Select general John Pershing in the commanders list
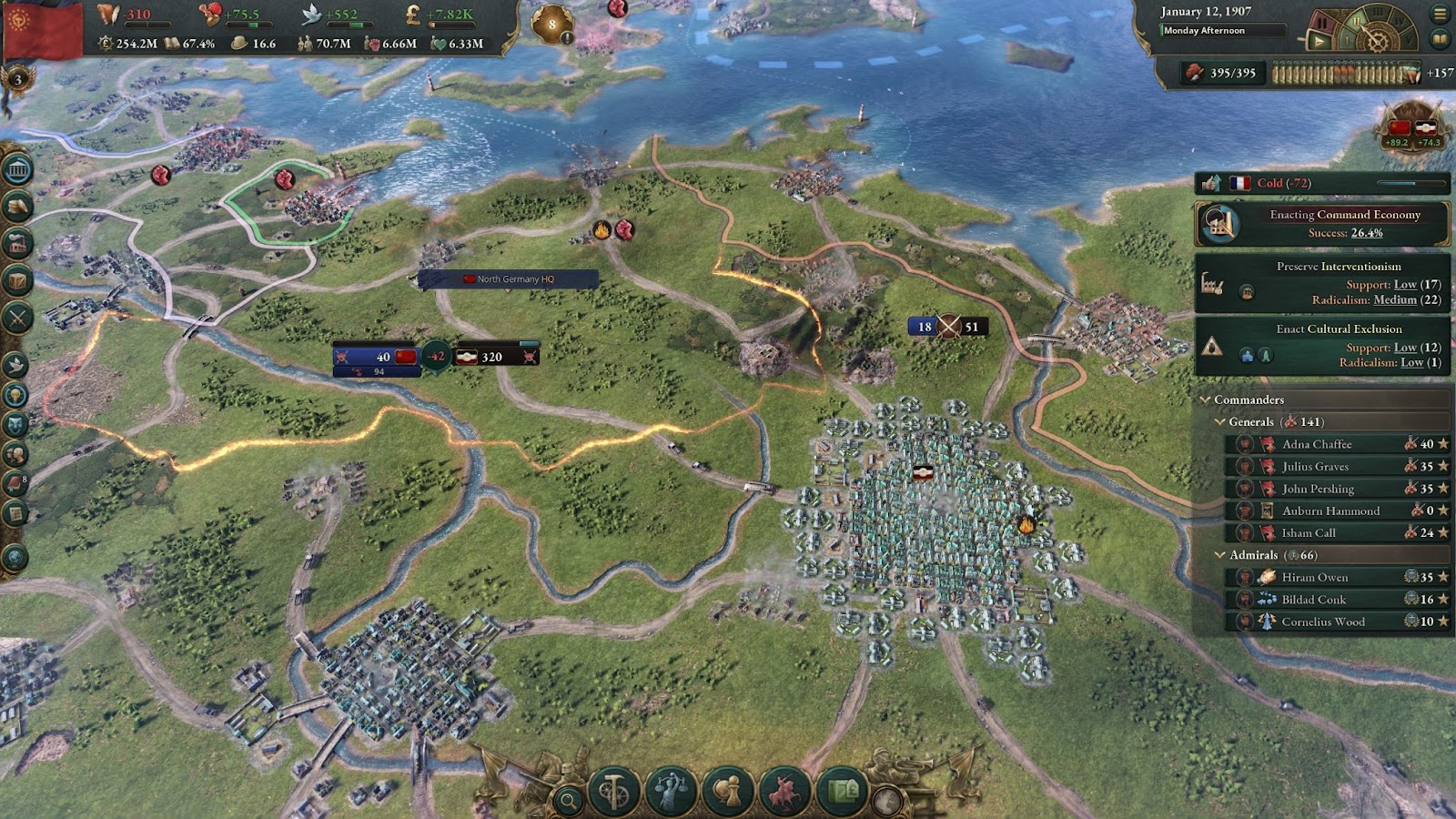Viewport: 1456px width, 819px height. (x=1317, y=489)
